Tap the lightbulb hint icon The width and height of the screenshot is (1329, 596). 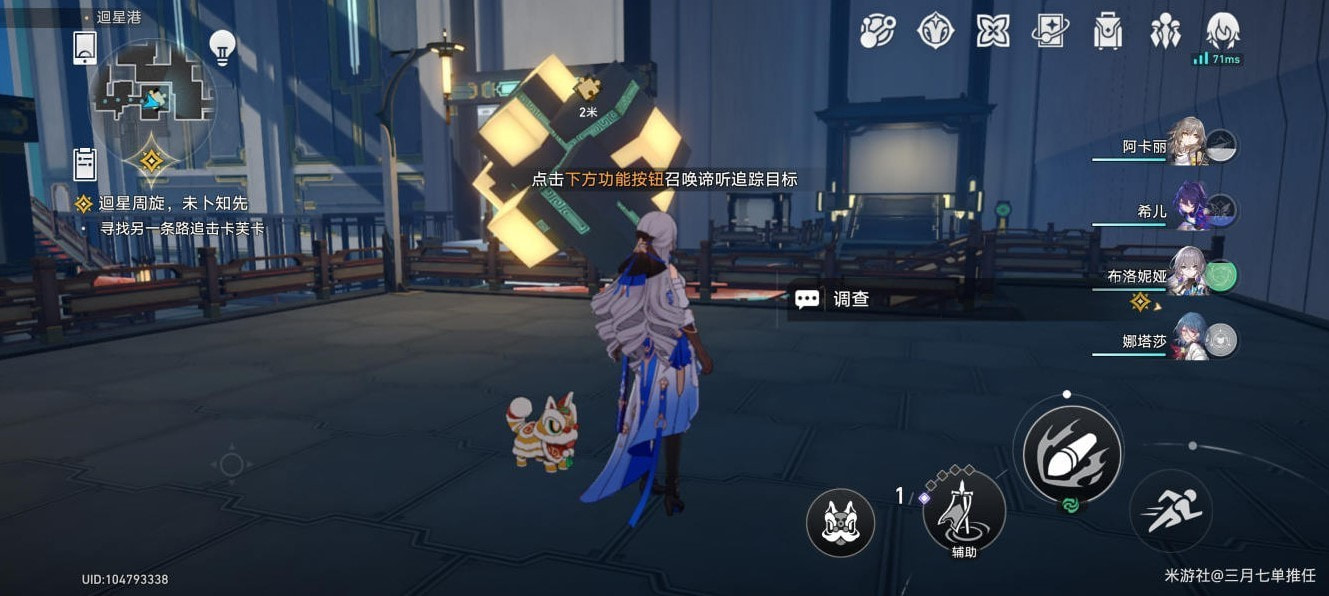pyautogui.click(x=221, y=47)
